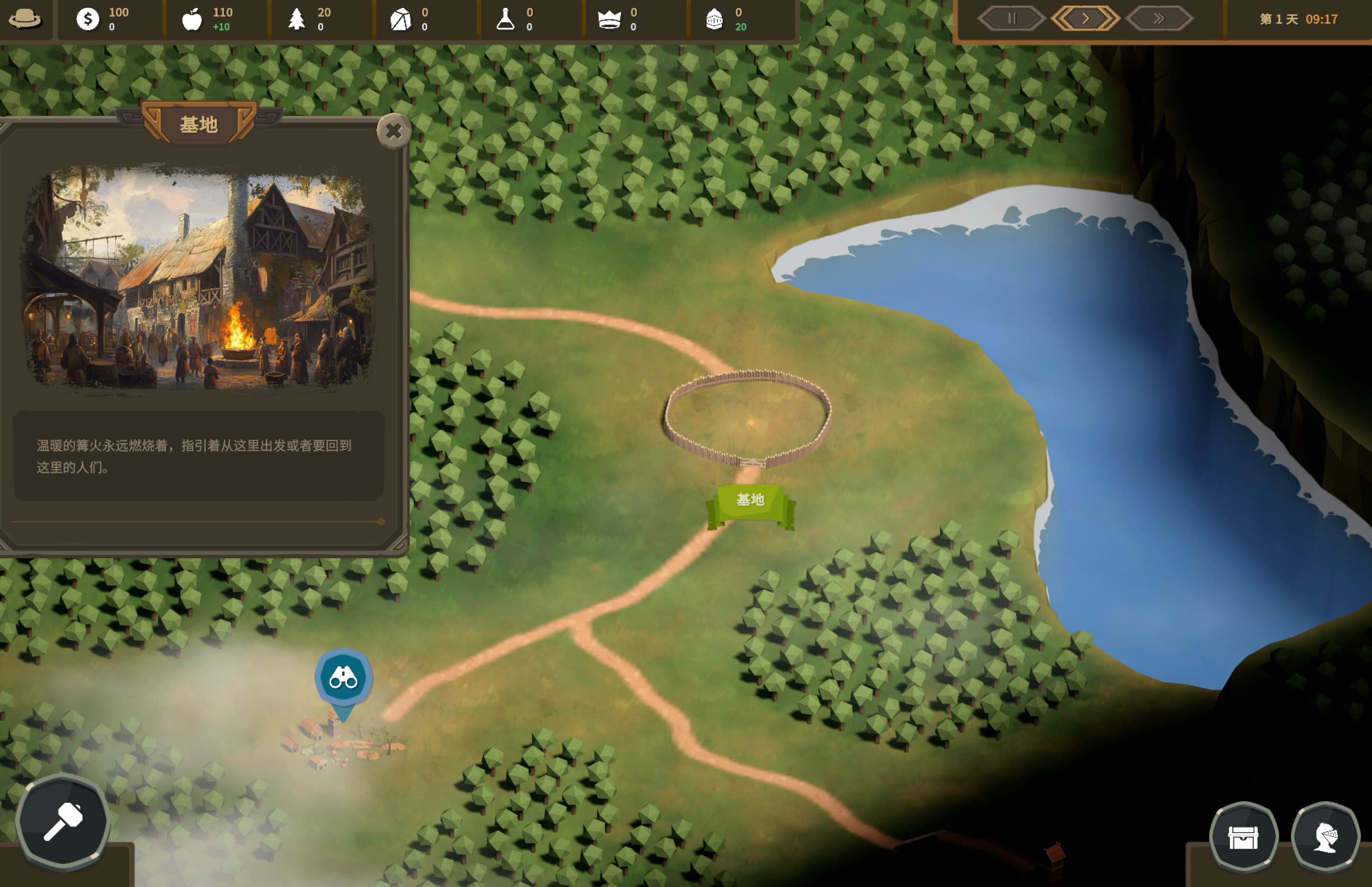The height and width of the screenshot is (887, 1372).
Task: Open the flask research resource icon
Action: coord(506,19)
